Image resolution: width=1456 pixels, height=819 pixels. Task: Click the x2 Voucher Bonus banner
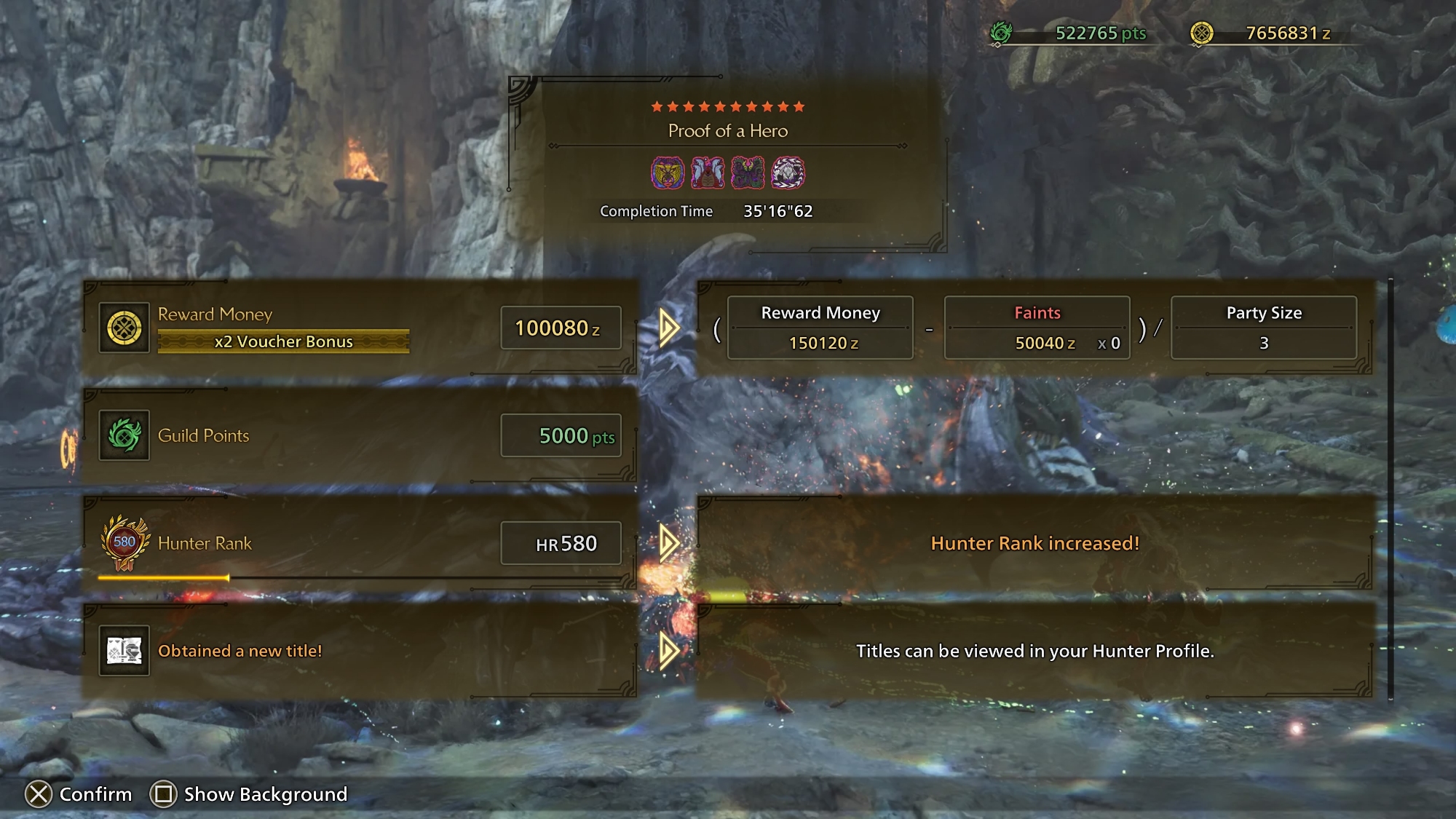[283, 341]
